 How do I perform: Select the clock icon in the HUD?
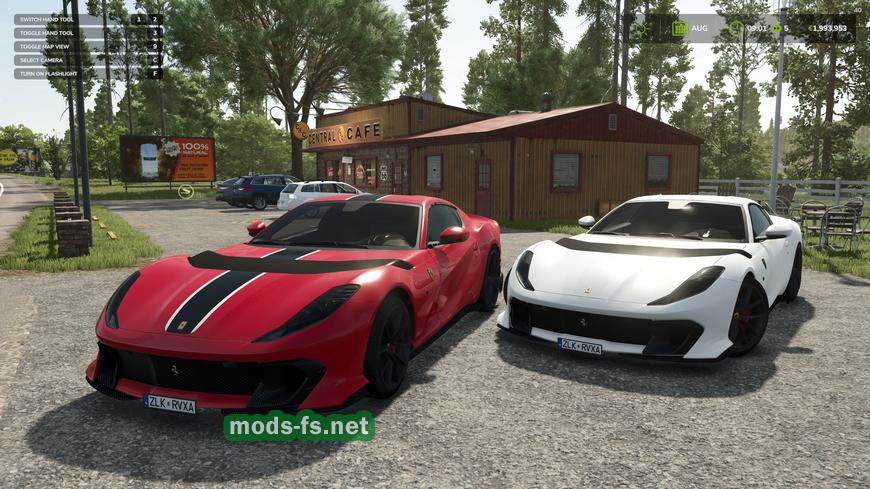[x=735, y=28]
